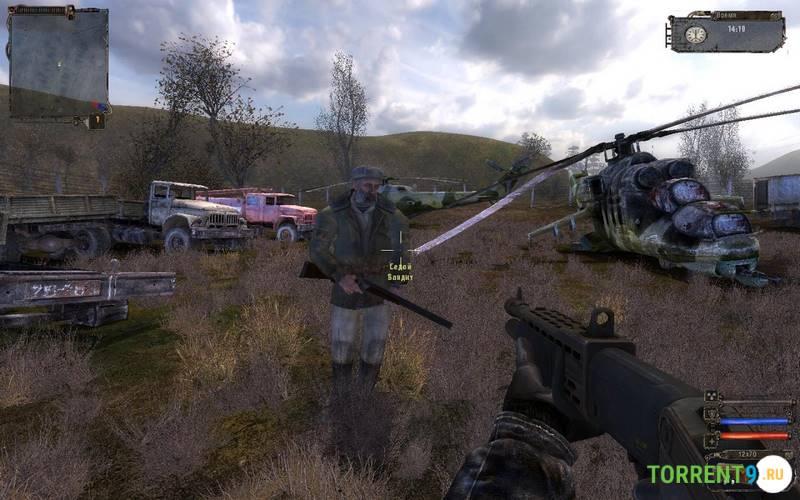Click the radiation hazard icon
Viewport: 800px width, 500px height.
711,397
